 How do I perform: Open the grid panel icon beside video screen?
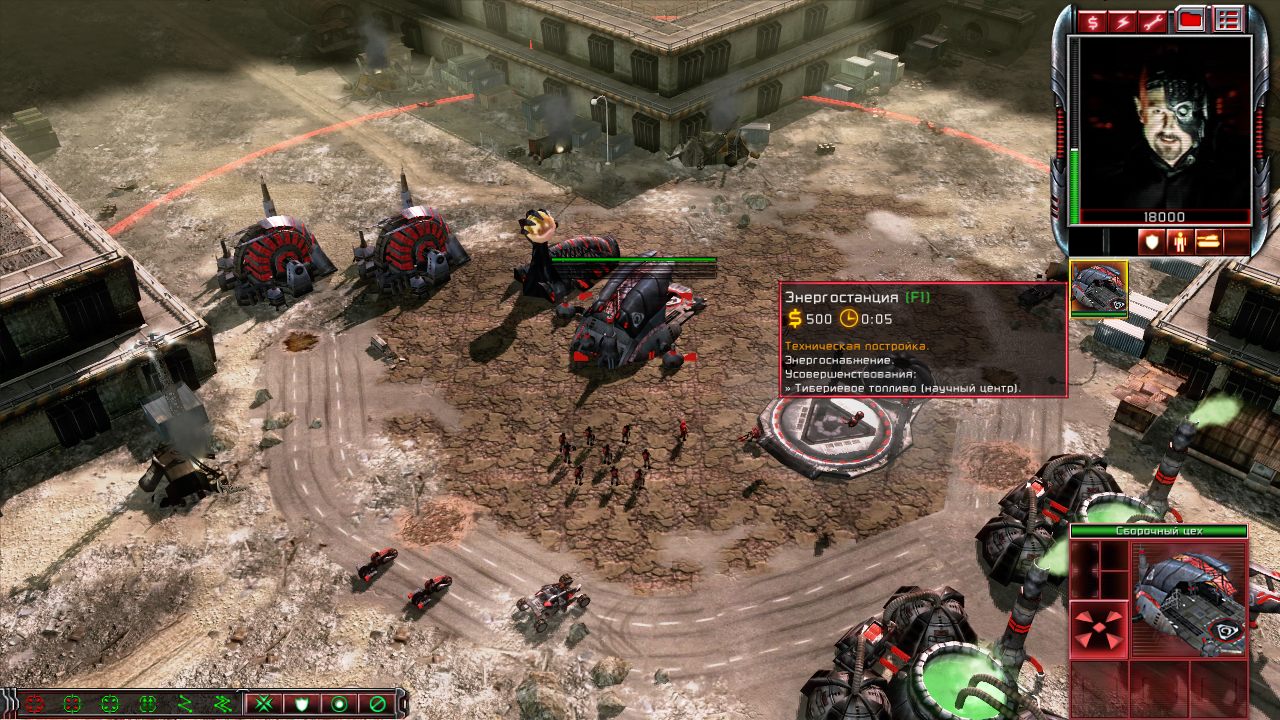(x=1226, y=18)
